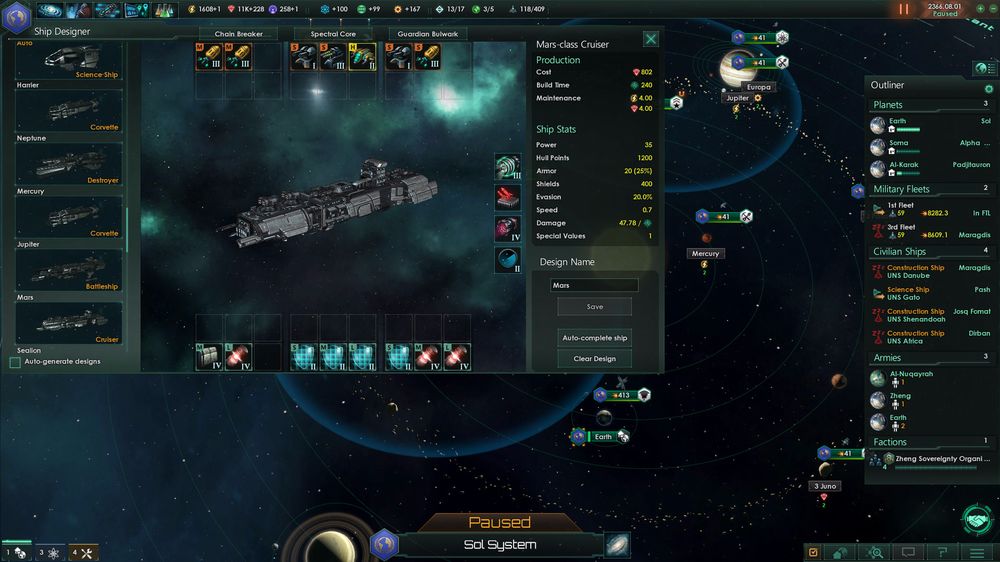
Task: Clear the current ship design
Action: point(595,359)
